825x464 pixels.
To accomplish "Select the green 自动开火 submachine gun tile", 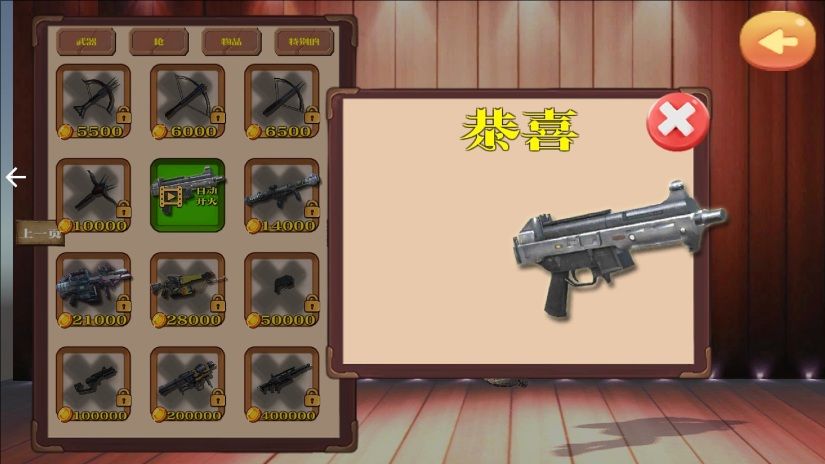I will pos(187,194).
